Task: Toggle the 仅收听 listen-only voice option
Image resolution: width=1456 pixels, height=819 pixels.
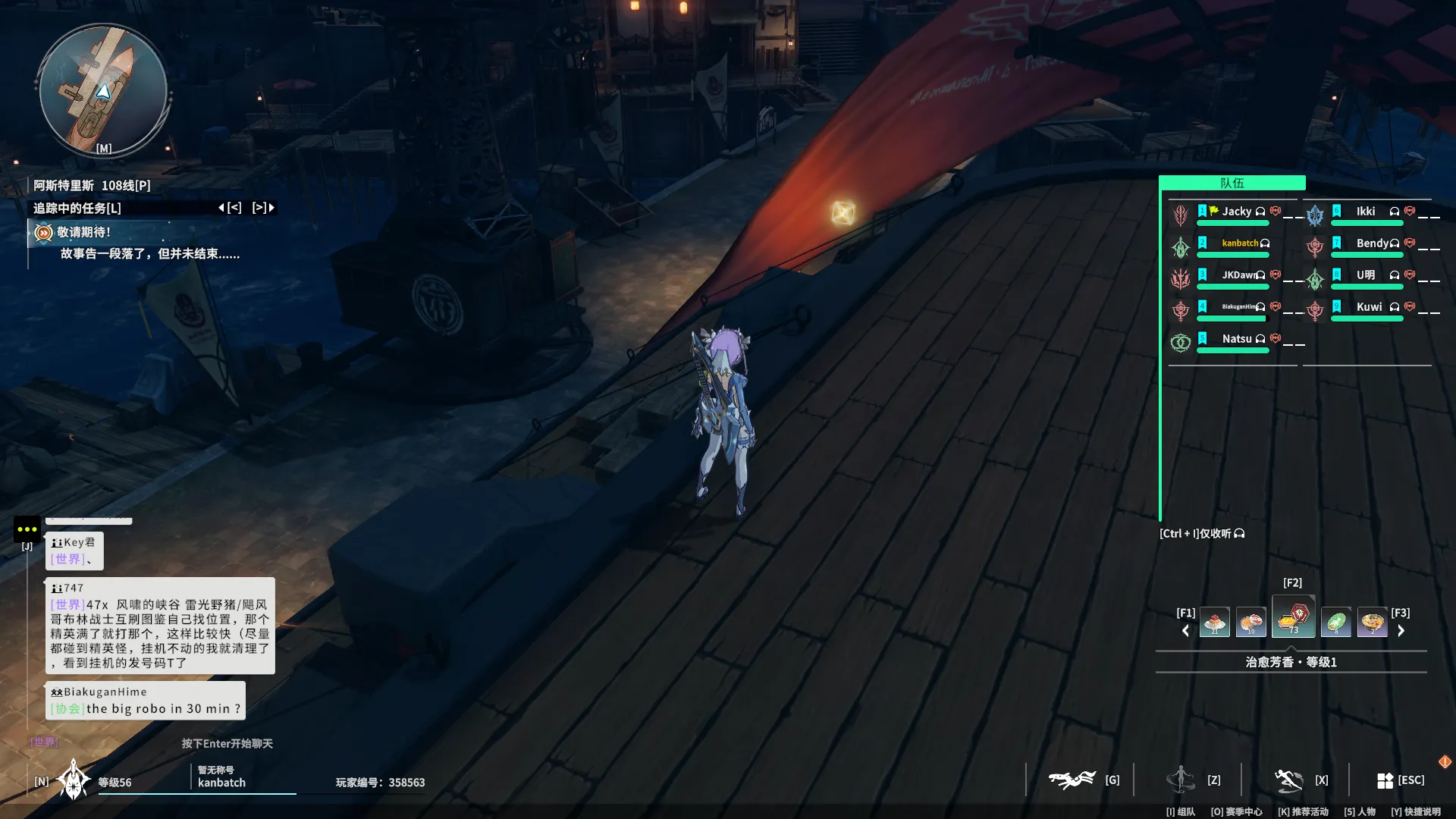Action: click(1202, 534)
